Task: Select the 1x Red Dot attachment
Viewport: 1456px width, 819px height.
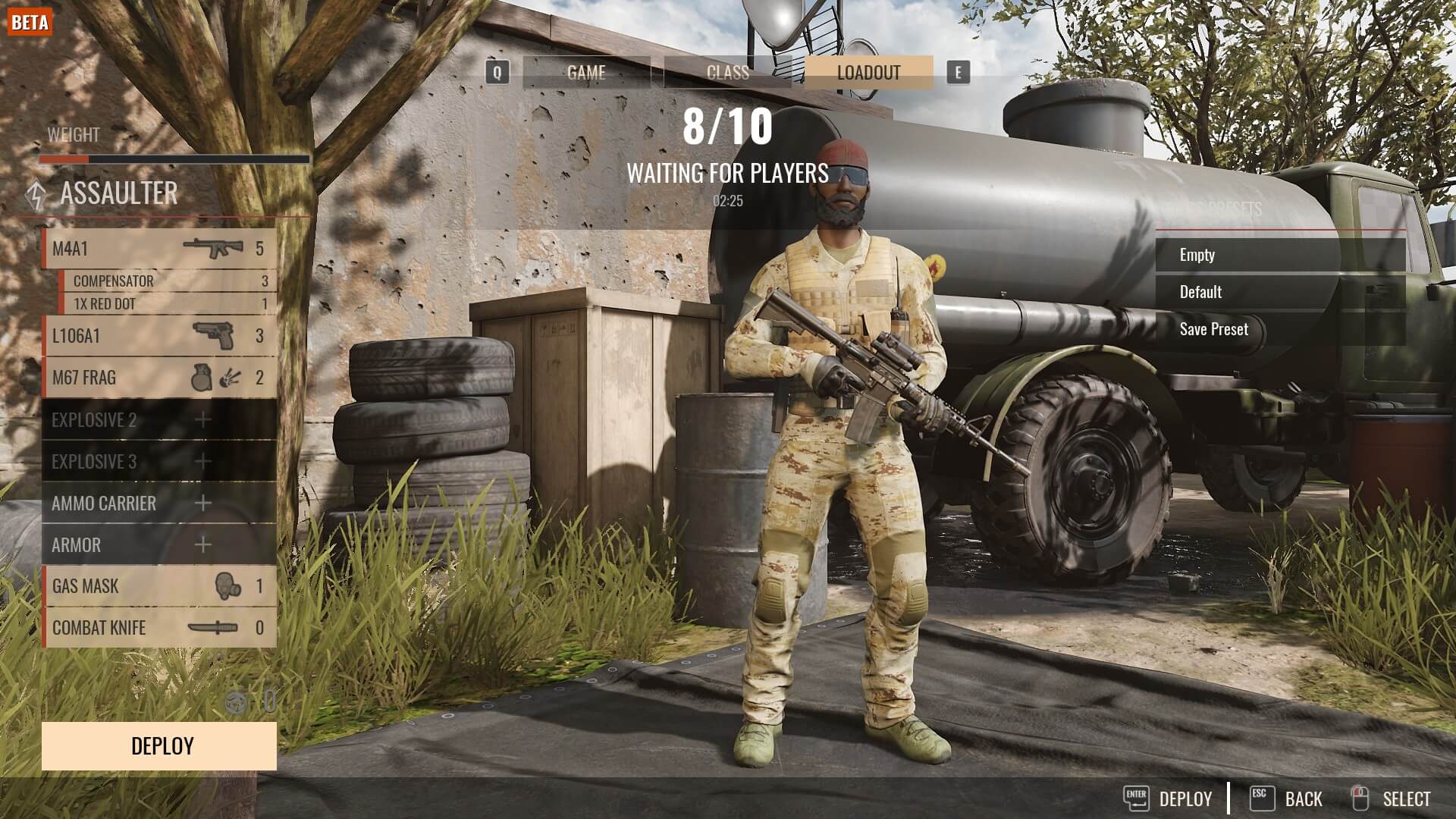Action: pyautogui.click(x=168, y=304)
